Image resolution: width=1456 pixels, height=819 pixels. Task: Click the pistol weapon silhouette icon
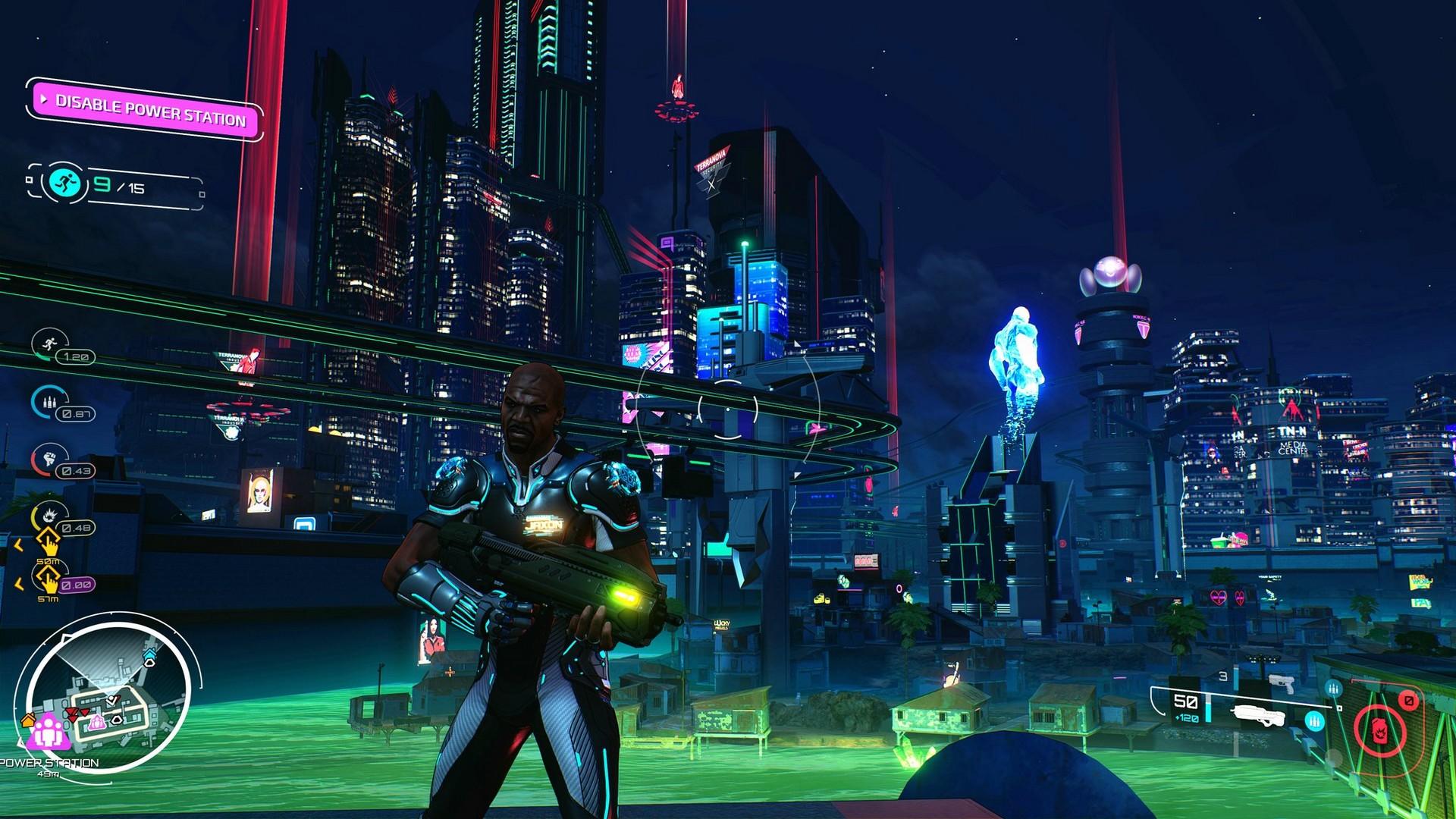pyautogui.click(x=1282, y=685)
